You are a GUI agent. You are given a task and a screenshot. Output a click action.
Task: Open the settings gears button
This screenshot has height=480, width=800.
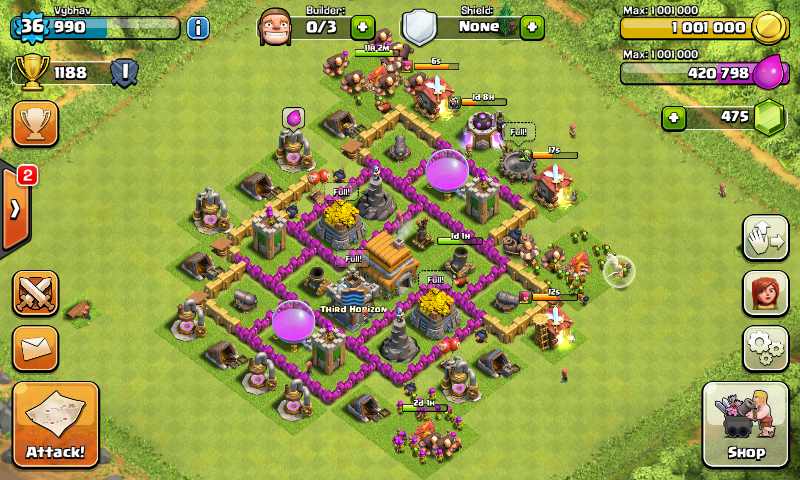[765, 347]
